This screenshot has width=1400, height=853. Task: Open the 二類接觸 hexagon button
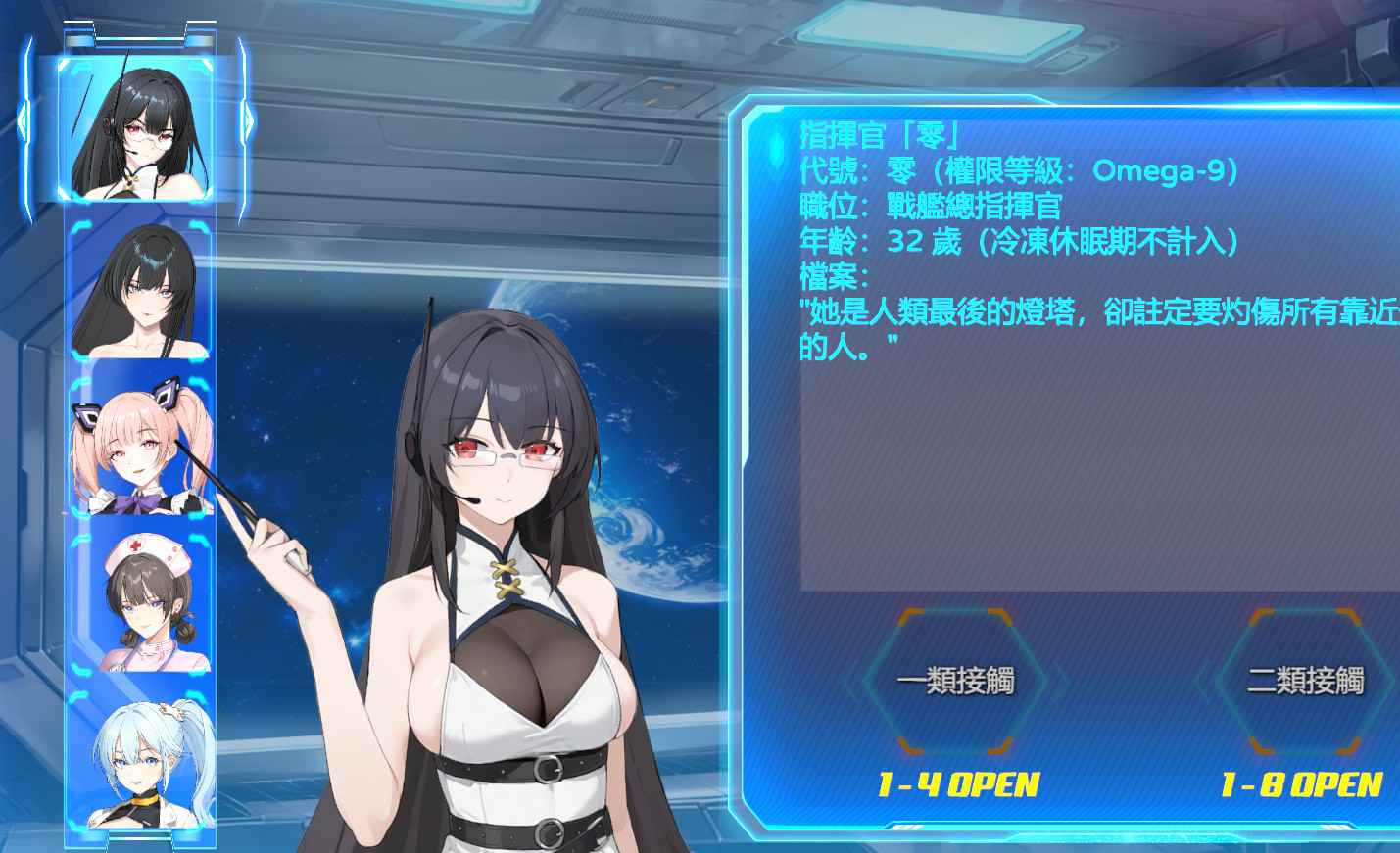tap(1305, 681)
